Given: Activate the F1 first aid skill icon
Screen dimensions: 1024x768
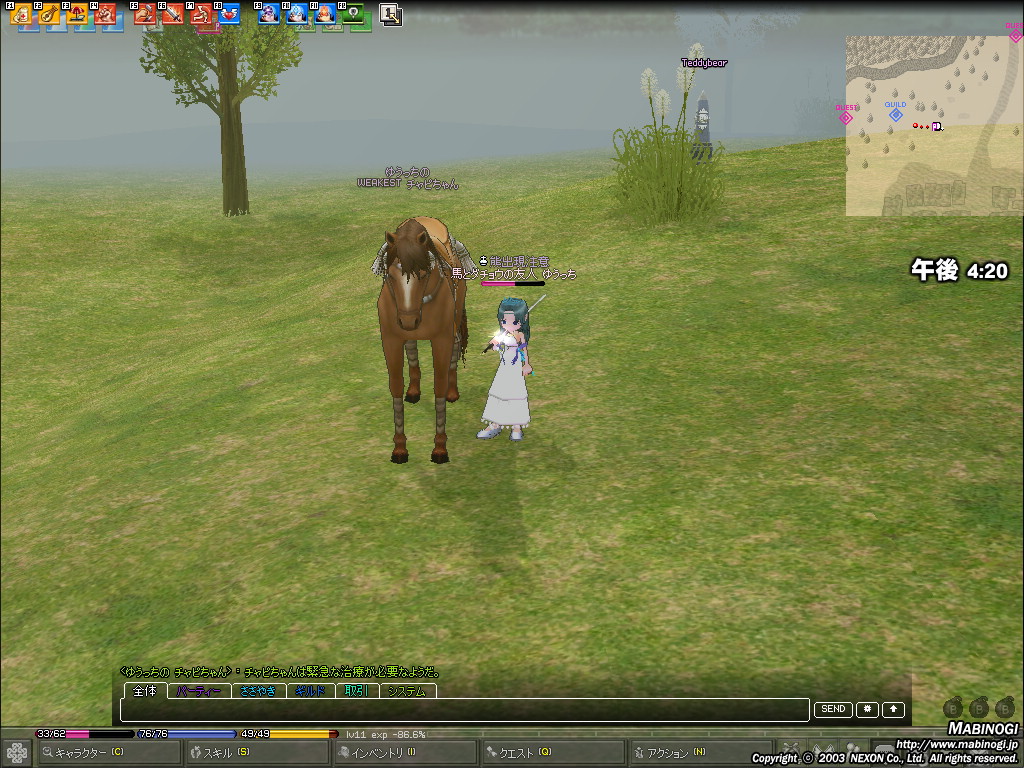Looking at the screenshot, I should coord(21,15).
